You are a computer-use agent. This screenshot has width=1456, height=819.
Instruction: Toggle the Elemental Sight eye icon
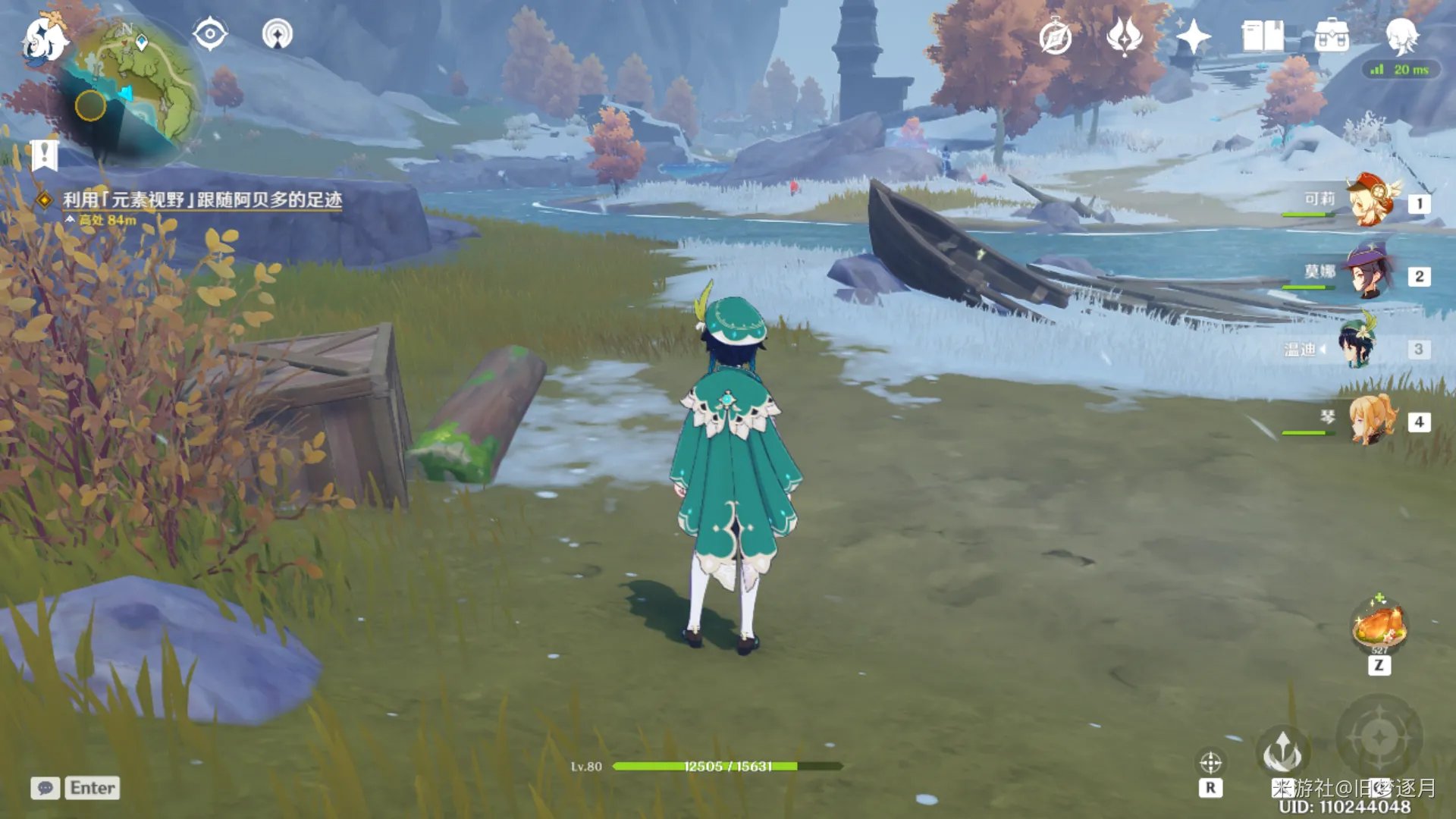(209, 35)
